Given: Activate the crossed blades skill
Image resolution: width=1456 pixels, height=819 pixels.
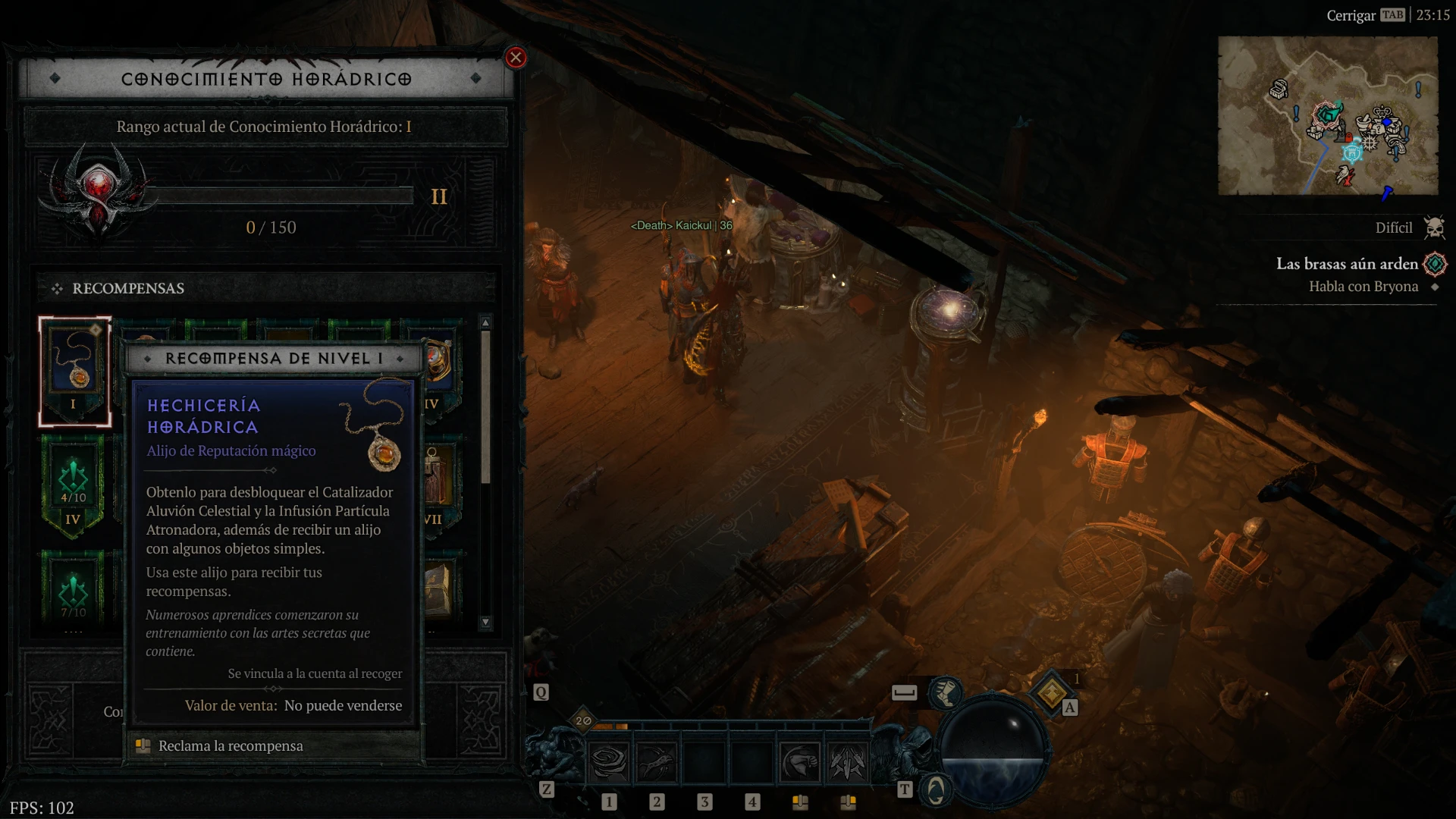Looking at the screenshot, I should point(848,762).
